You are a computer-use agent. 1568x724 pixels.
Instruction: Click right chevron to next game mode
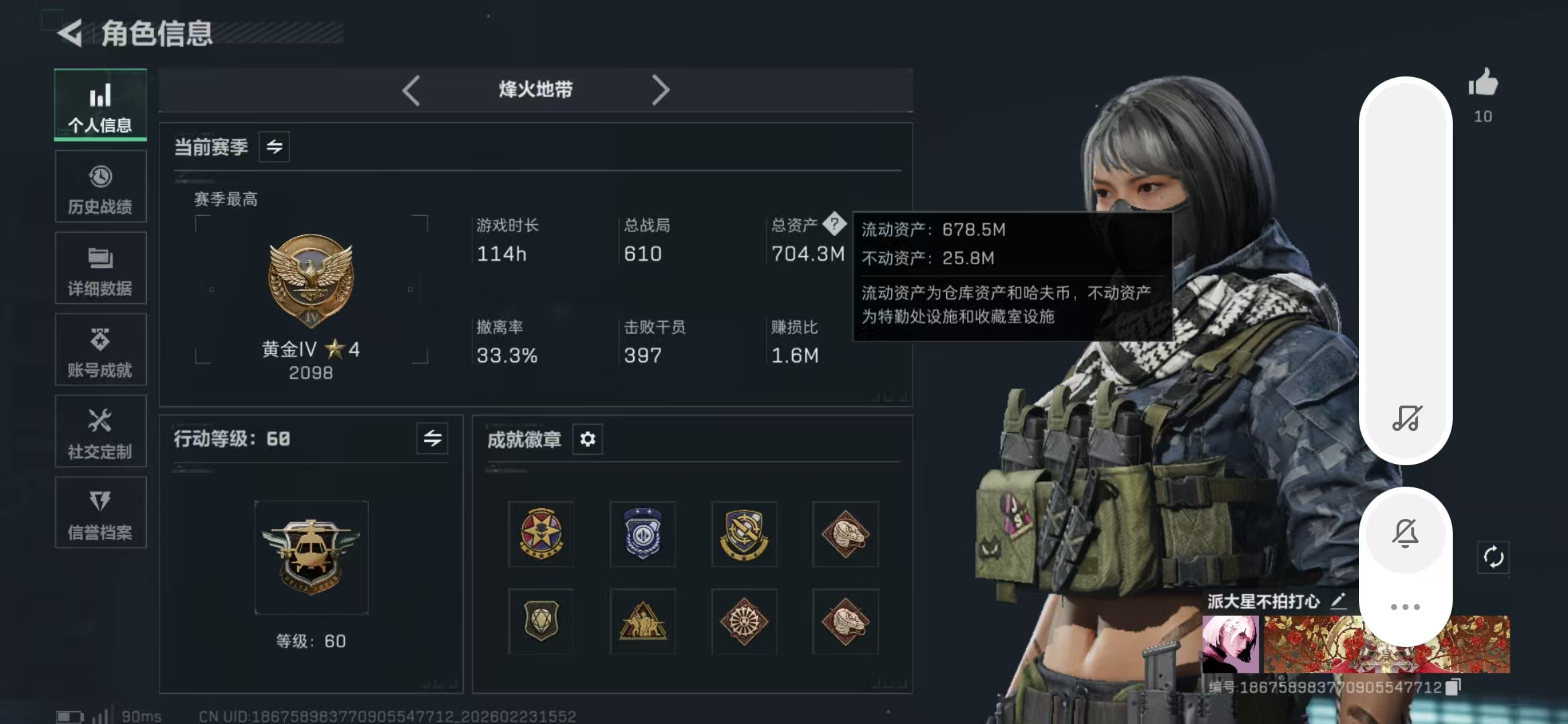point(661,89)
